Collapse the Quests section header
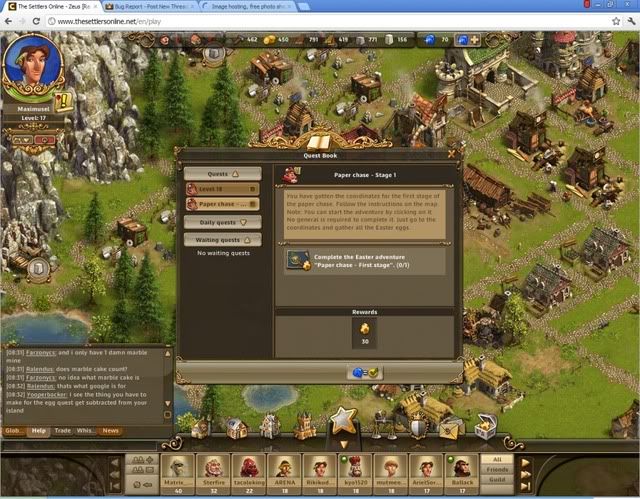Screen dimensions: 640x499 (x=222, y=173)
